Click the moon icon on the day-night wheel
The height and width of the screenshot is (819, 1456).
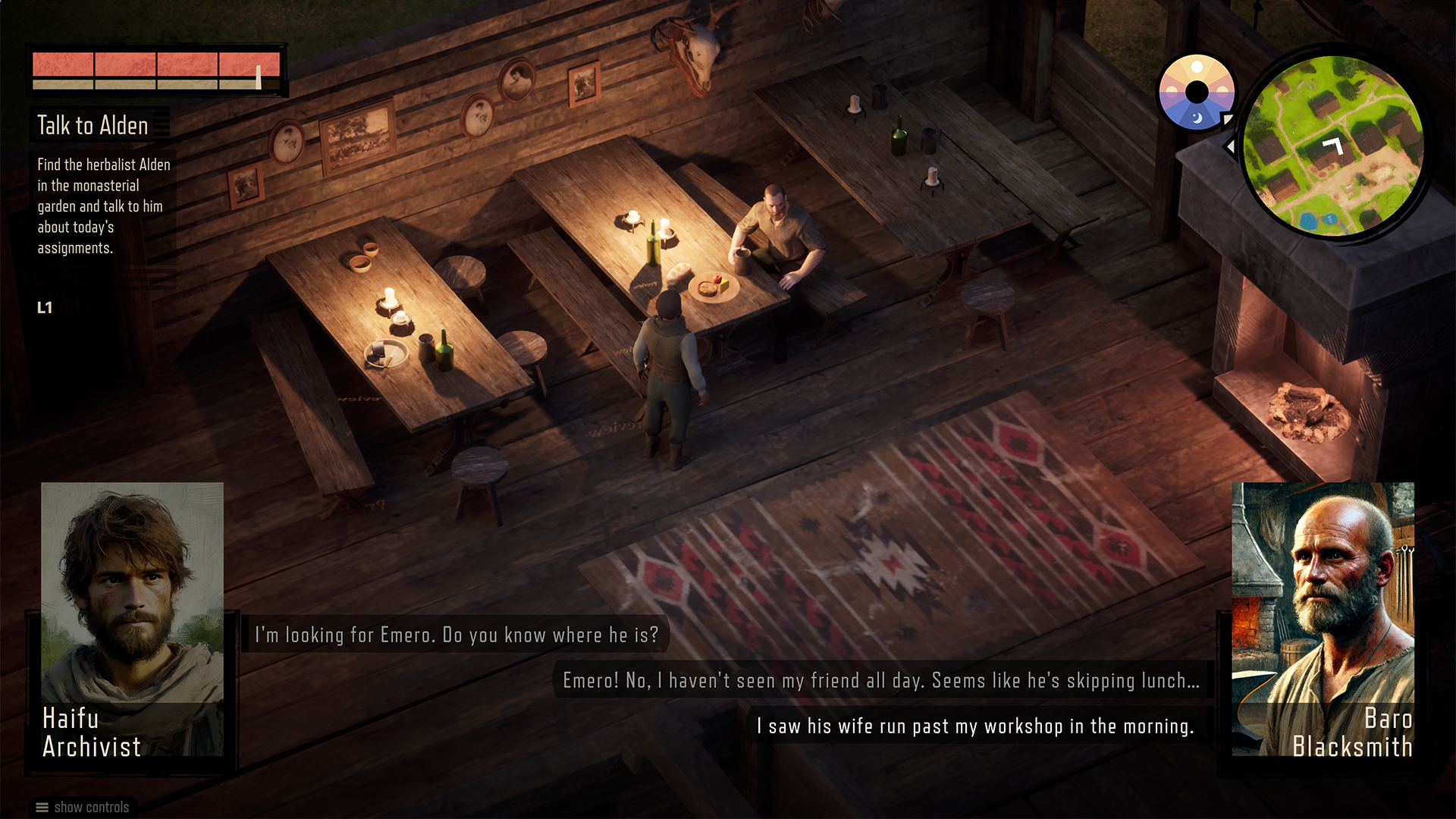pyautogui.click(x=1197, y=119)
